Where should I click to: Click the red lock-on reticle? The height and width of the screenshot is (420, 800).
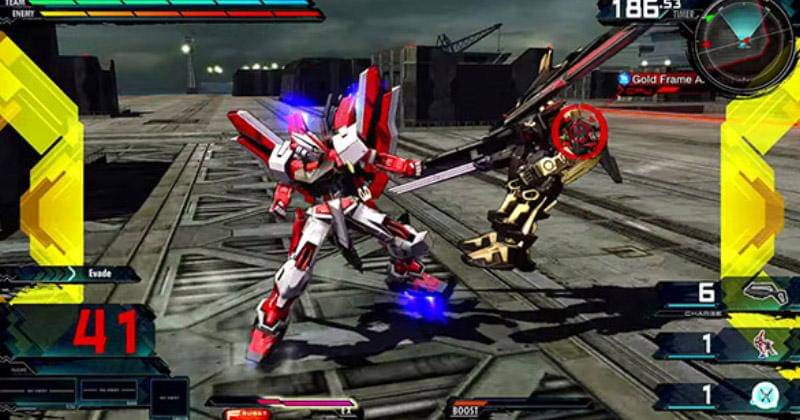click(x=578, y=133)
